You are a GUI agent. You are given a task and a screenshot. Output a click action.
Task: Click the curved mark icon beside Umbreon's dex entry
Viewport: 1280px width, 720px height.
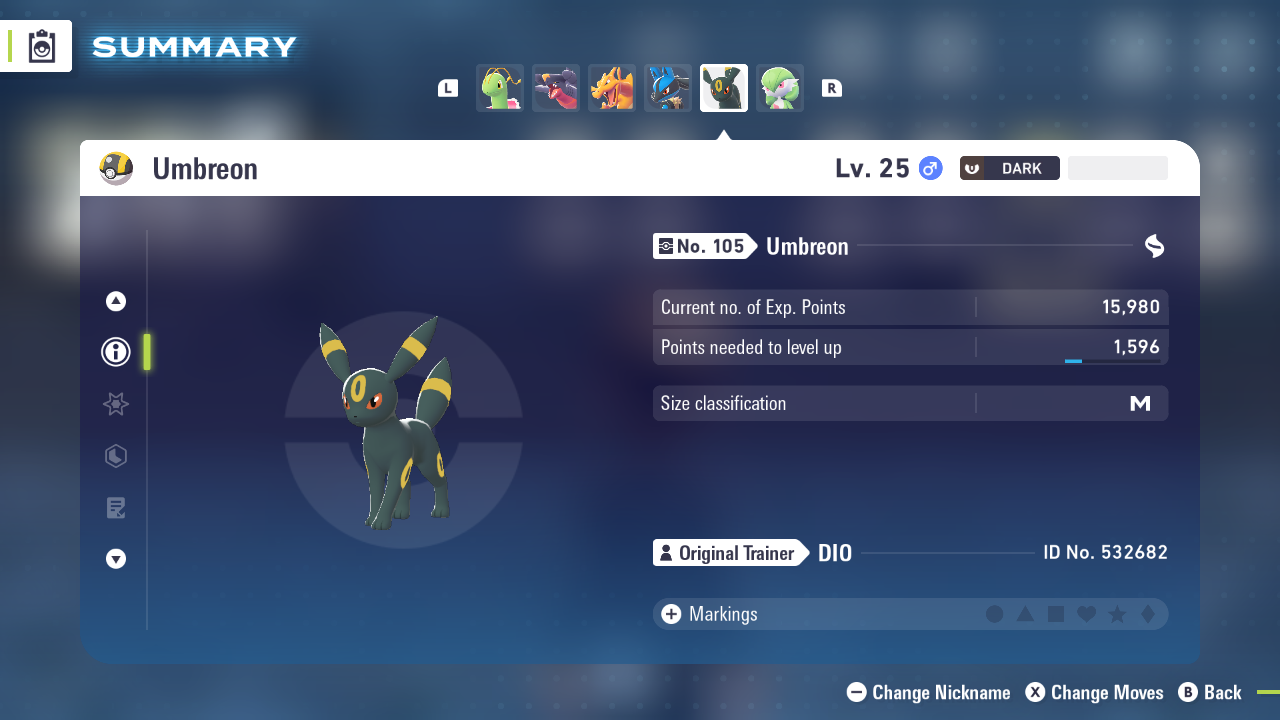[x=1154, y=246]
